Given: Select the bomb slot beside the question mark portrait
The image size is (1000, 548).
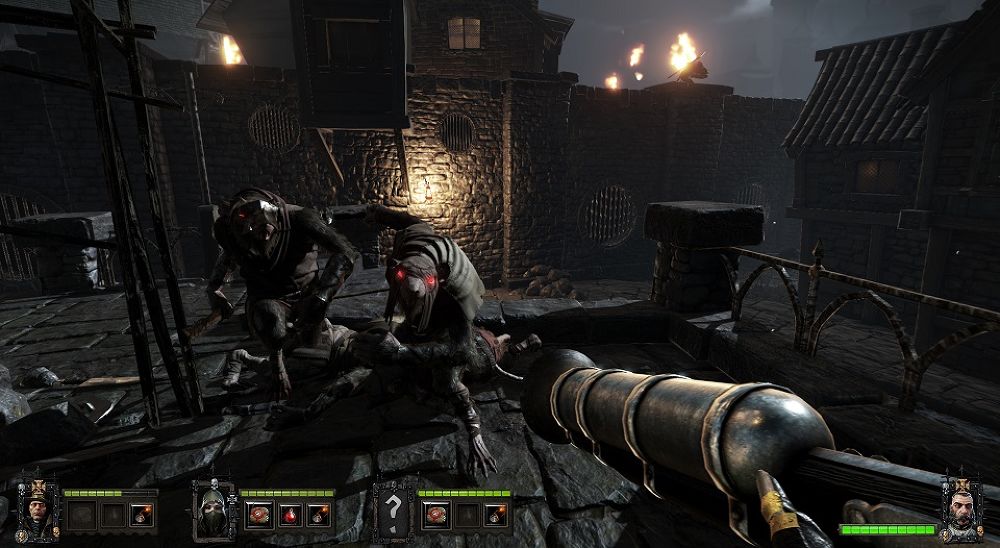Looking at the screenshot, I should 496,515.
